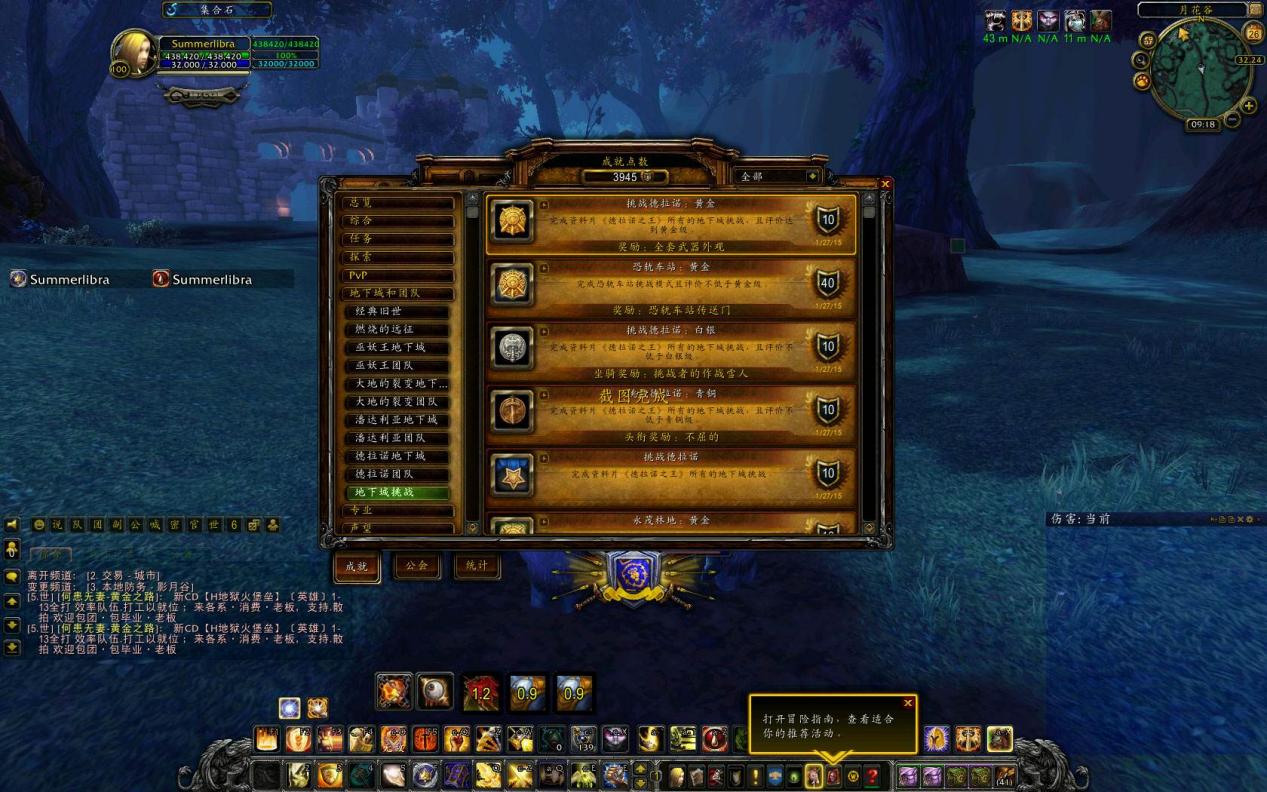Select the 总览 category
Screen dimensions: 1267x792
[x=397, y=202]
